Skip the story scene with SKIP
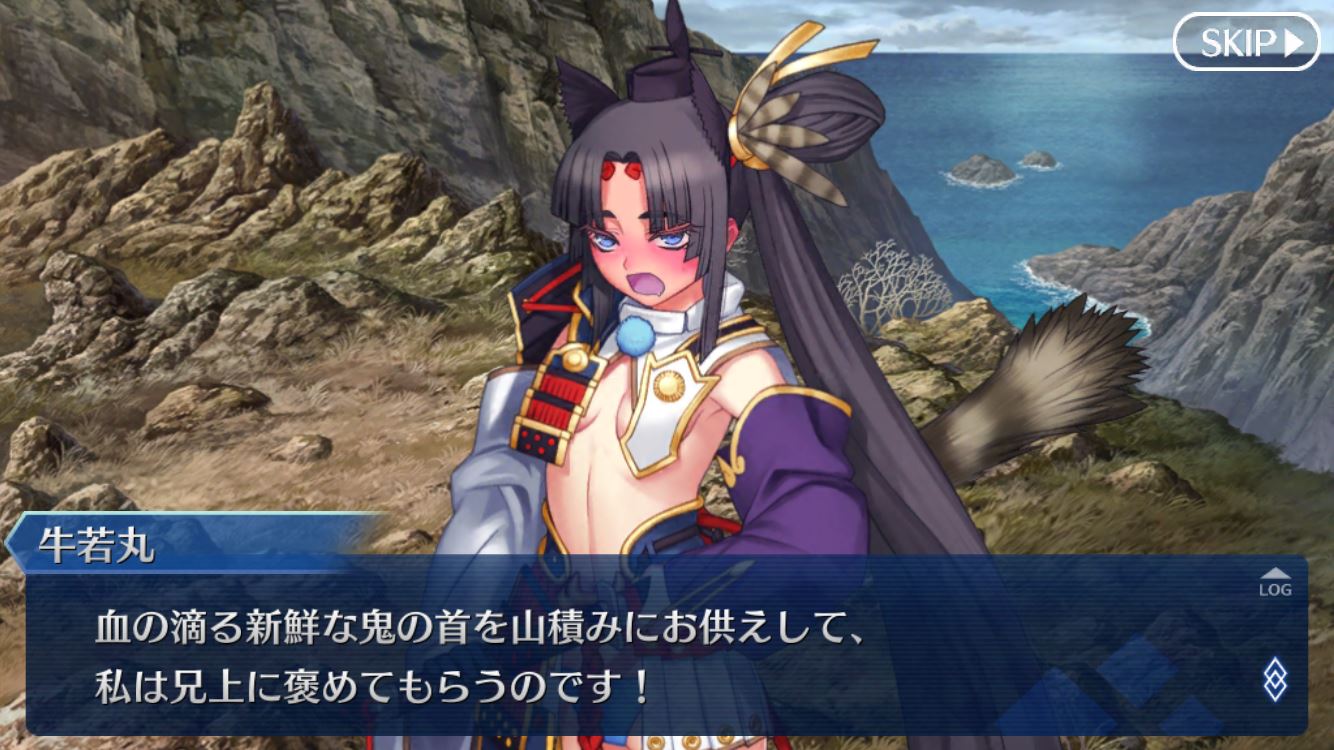This screenshot has height=750, width=1334. 1246,42
